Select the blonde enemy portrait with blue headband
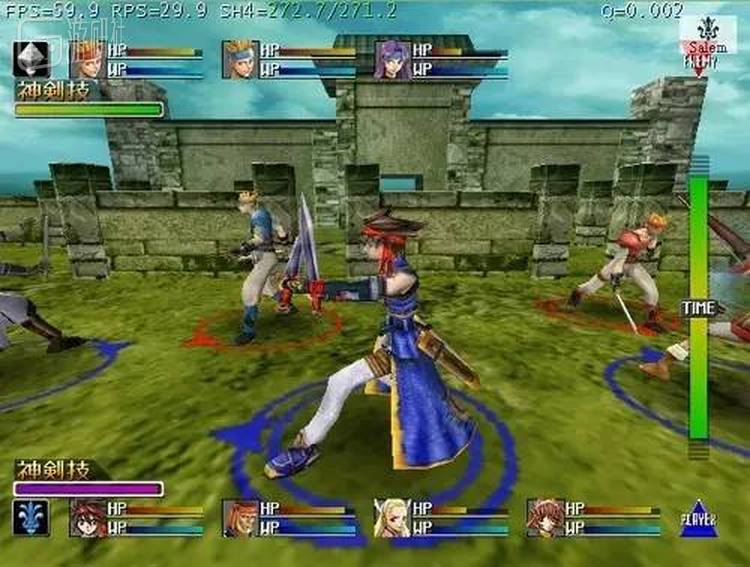Image resolution: width=750 pixels, height=567 pixels. point(240,59)
